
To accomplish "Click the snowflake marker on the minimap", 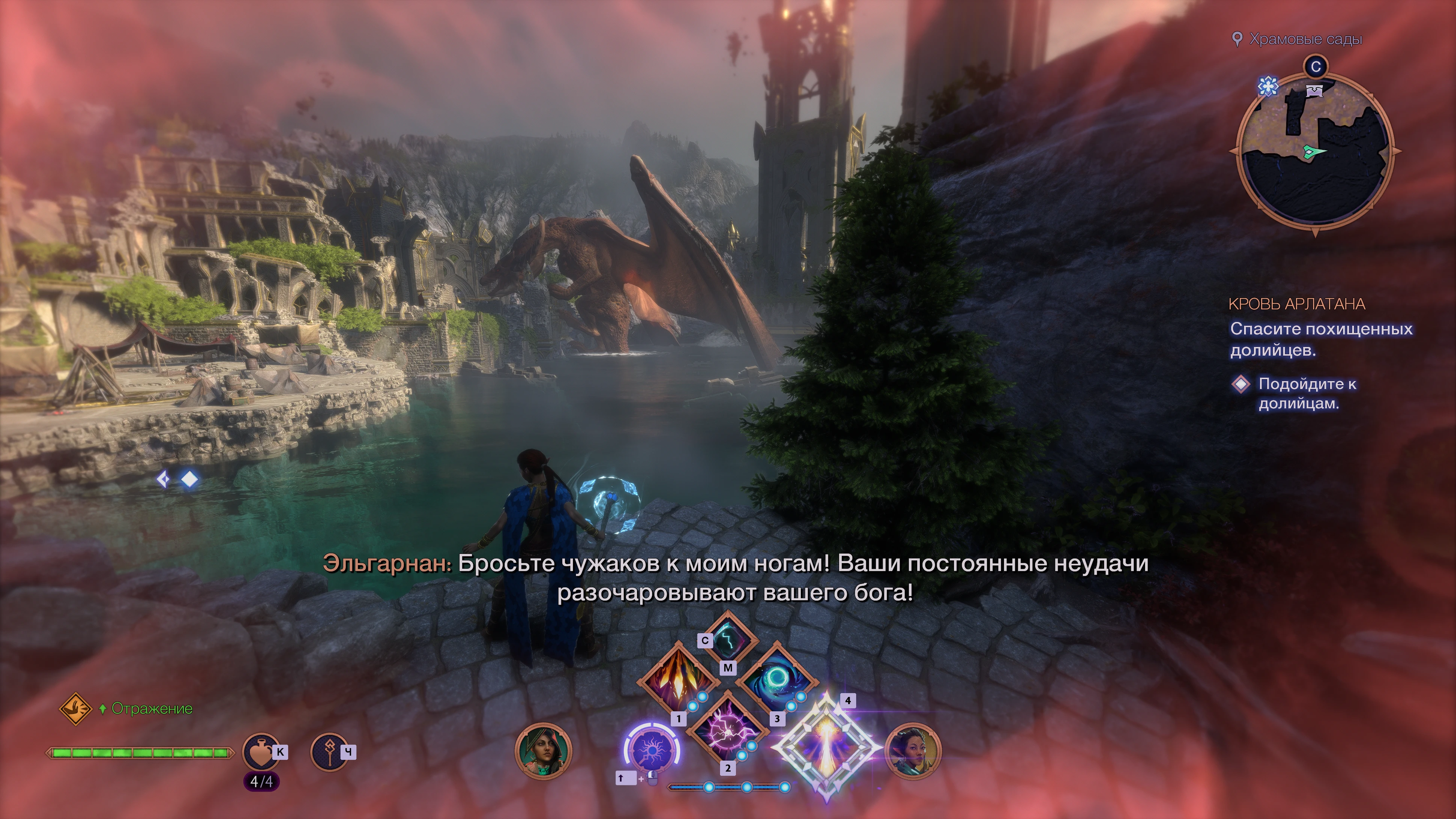I will click(1268, 86).
